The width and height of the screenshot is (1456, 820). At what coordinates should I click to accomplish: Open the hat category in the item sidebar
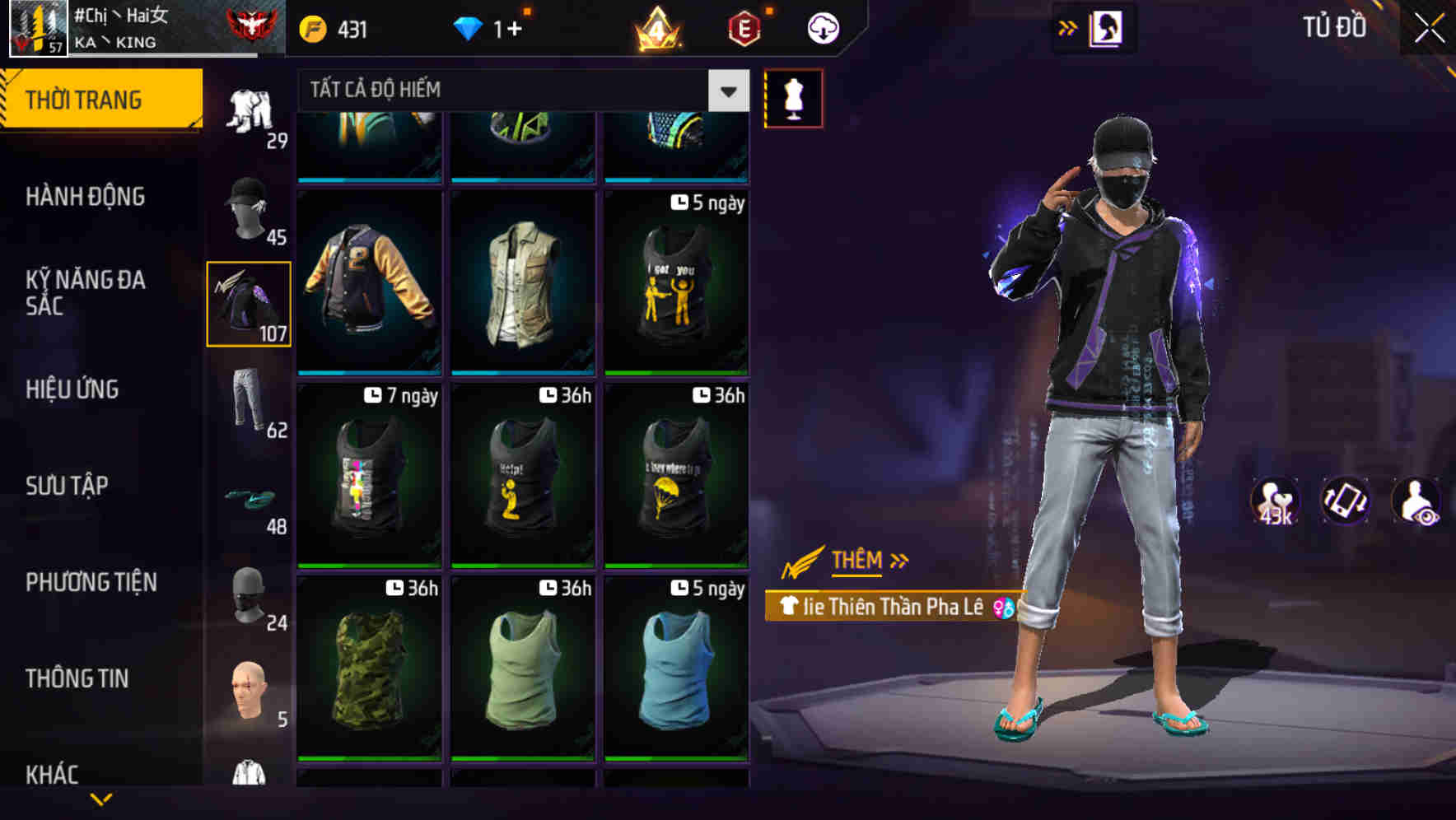249,210
